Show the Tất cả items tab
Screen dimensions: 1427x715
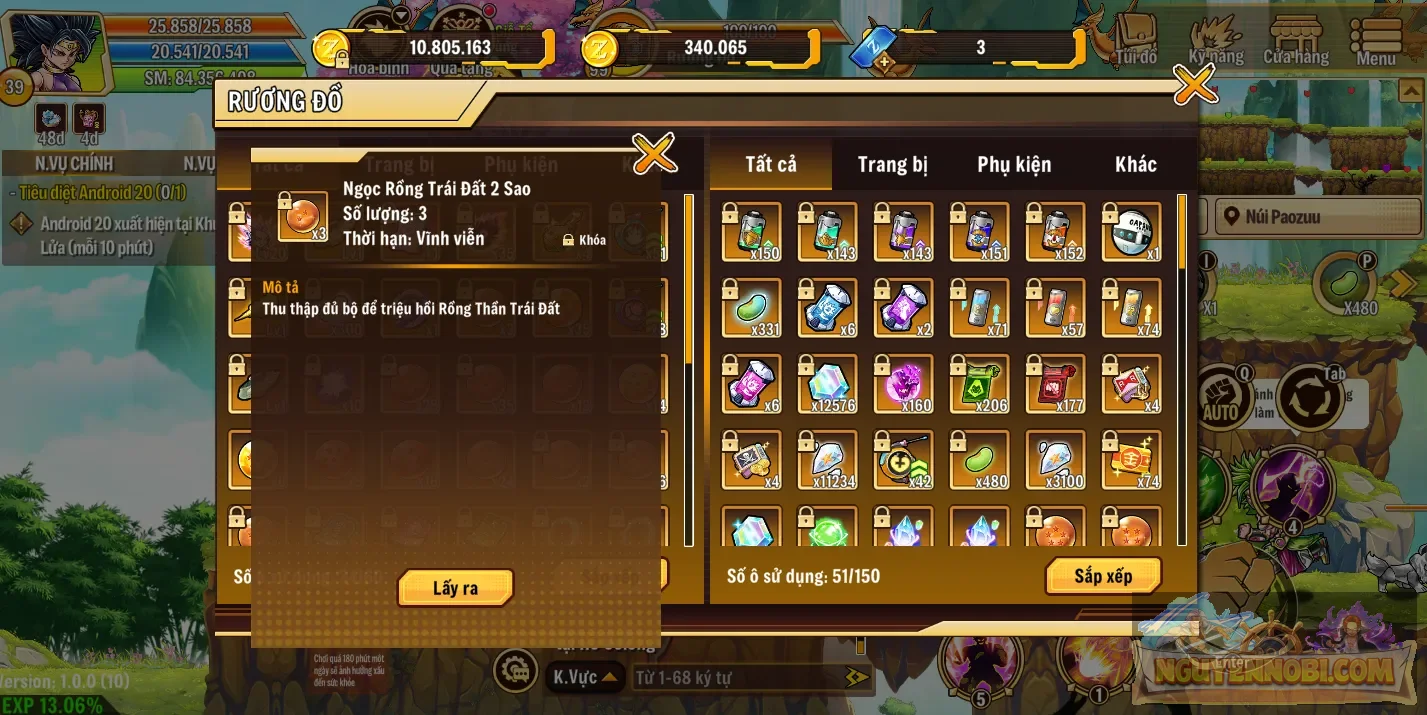[x=771, y=165]
